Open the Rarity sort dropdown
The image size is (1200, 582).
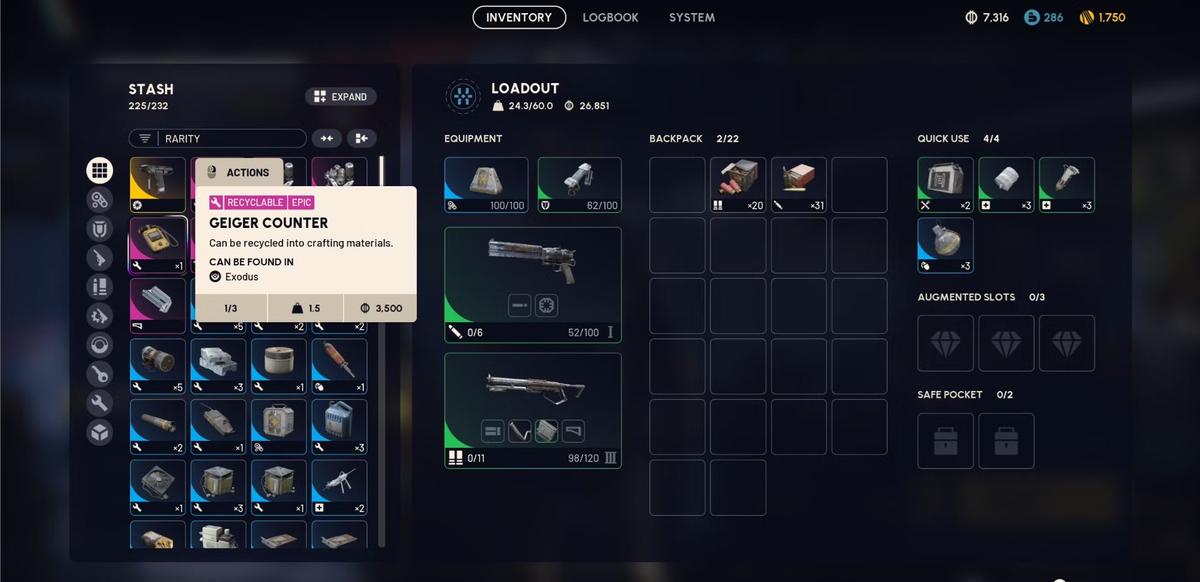pos(217,139)
